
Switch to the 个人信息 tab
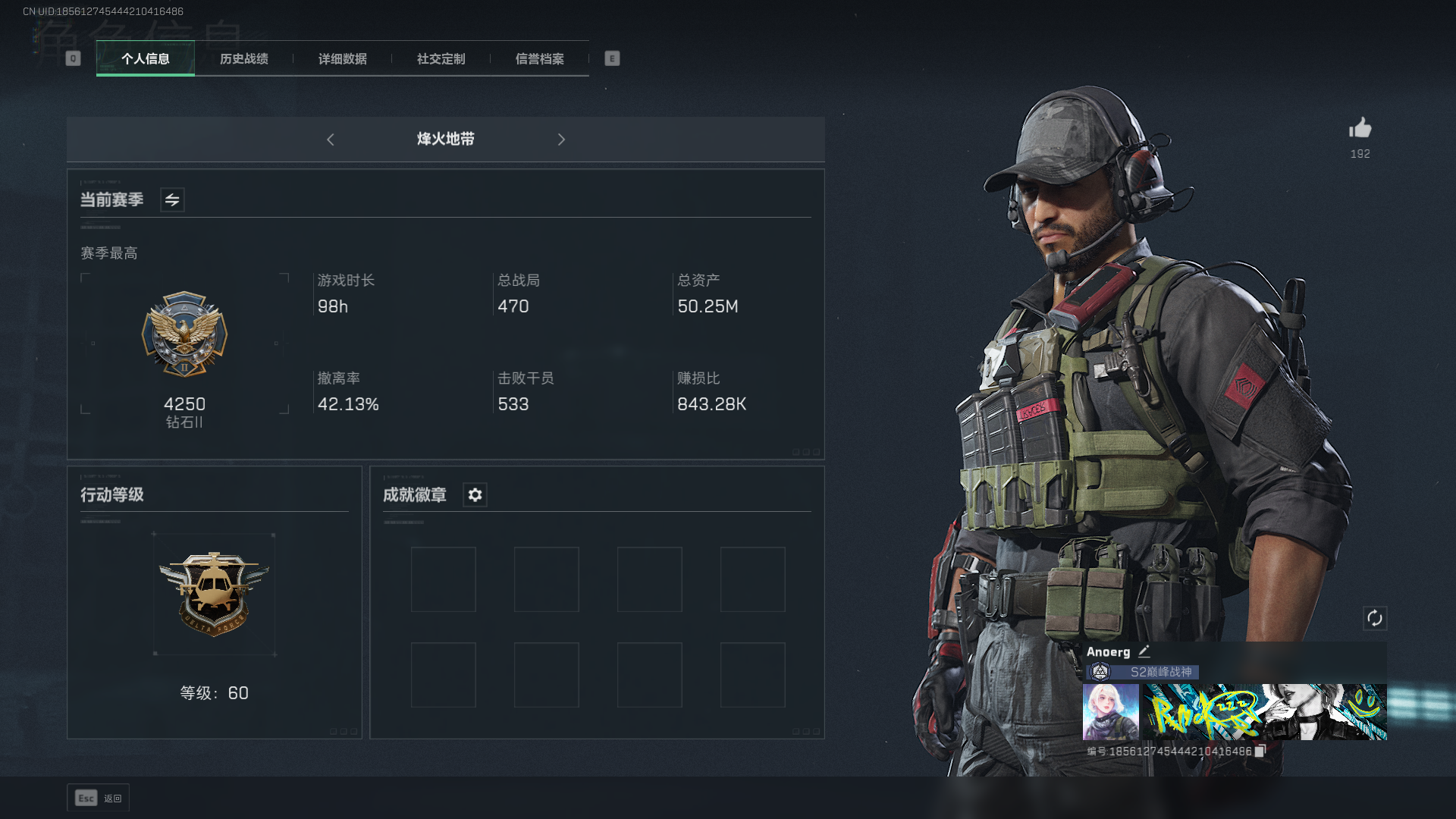(146, 59)
